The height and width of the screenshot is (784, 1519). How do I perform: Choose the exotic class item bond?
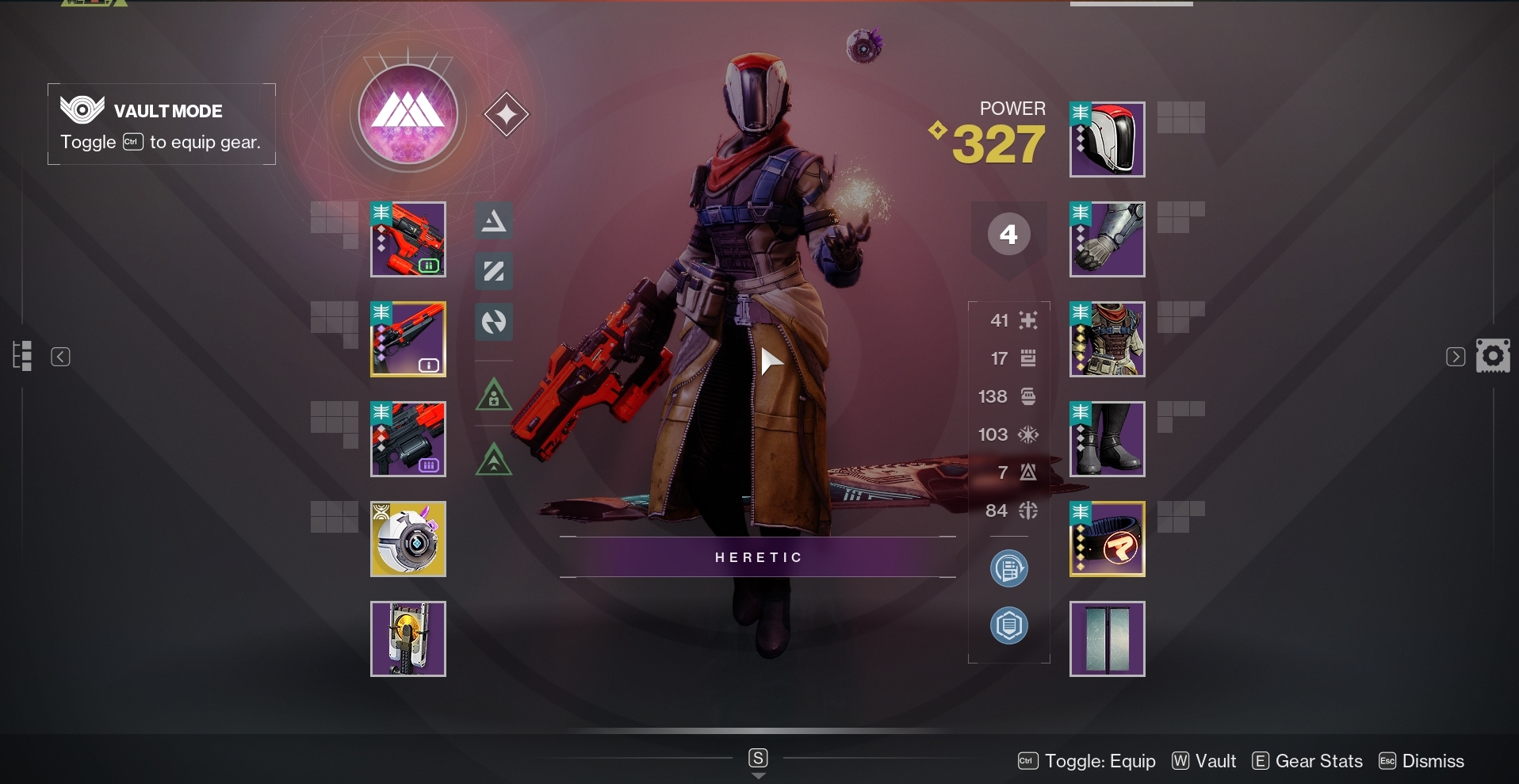[x=1107, y=539]
